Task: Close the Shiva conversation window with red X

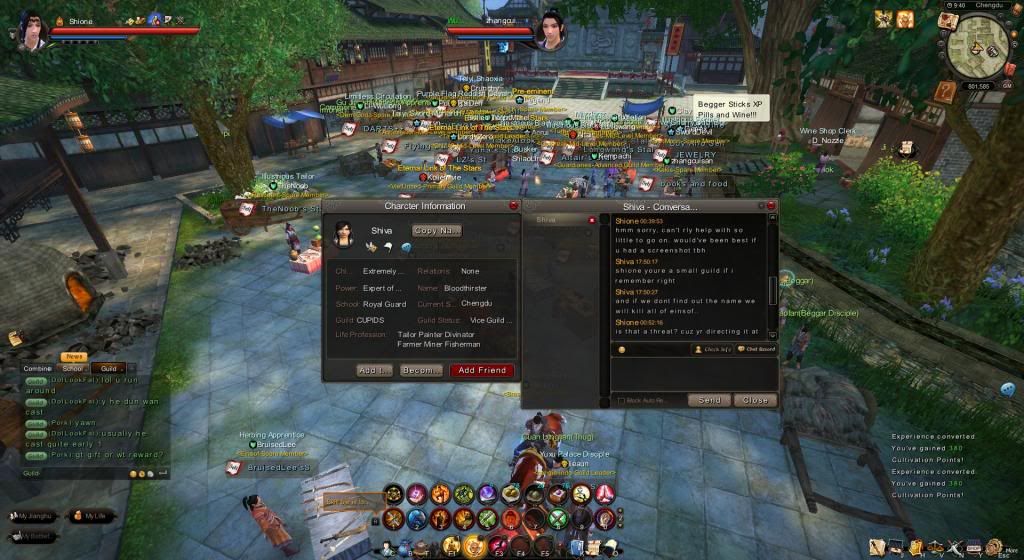Action: 771,206
